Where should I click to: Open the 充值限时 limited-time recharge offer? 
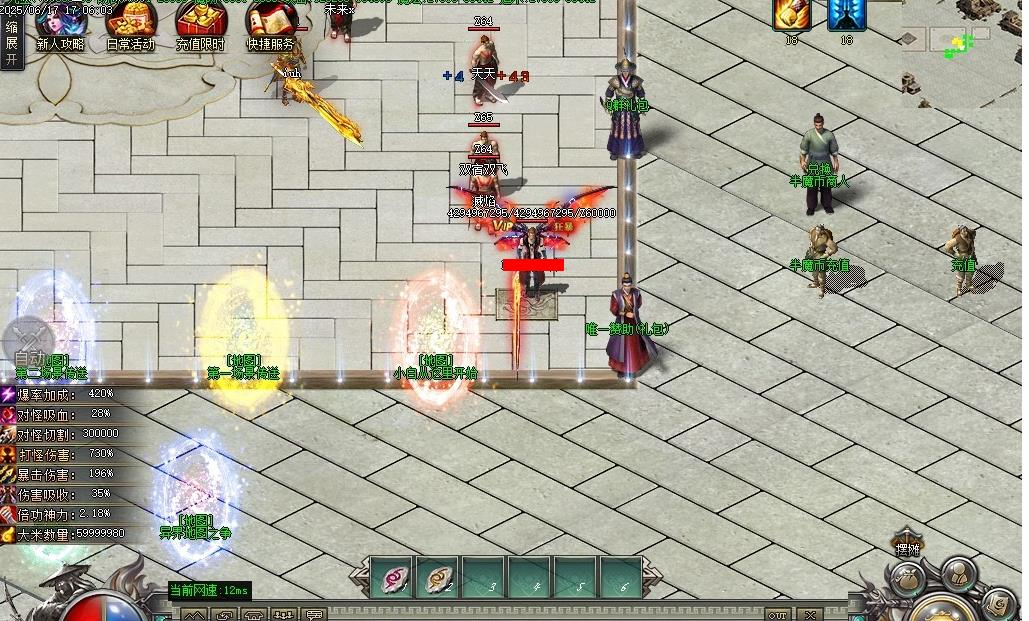tap(200, 26)
